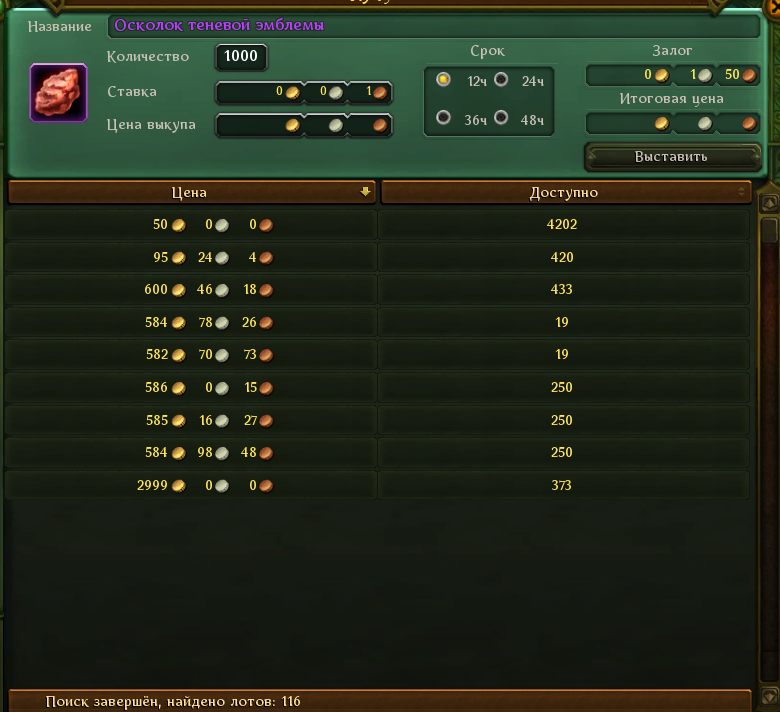The image size is (780, 712).
Task: Choose the listing priced 2999 gold
Action: 378,486
